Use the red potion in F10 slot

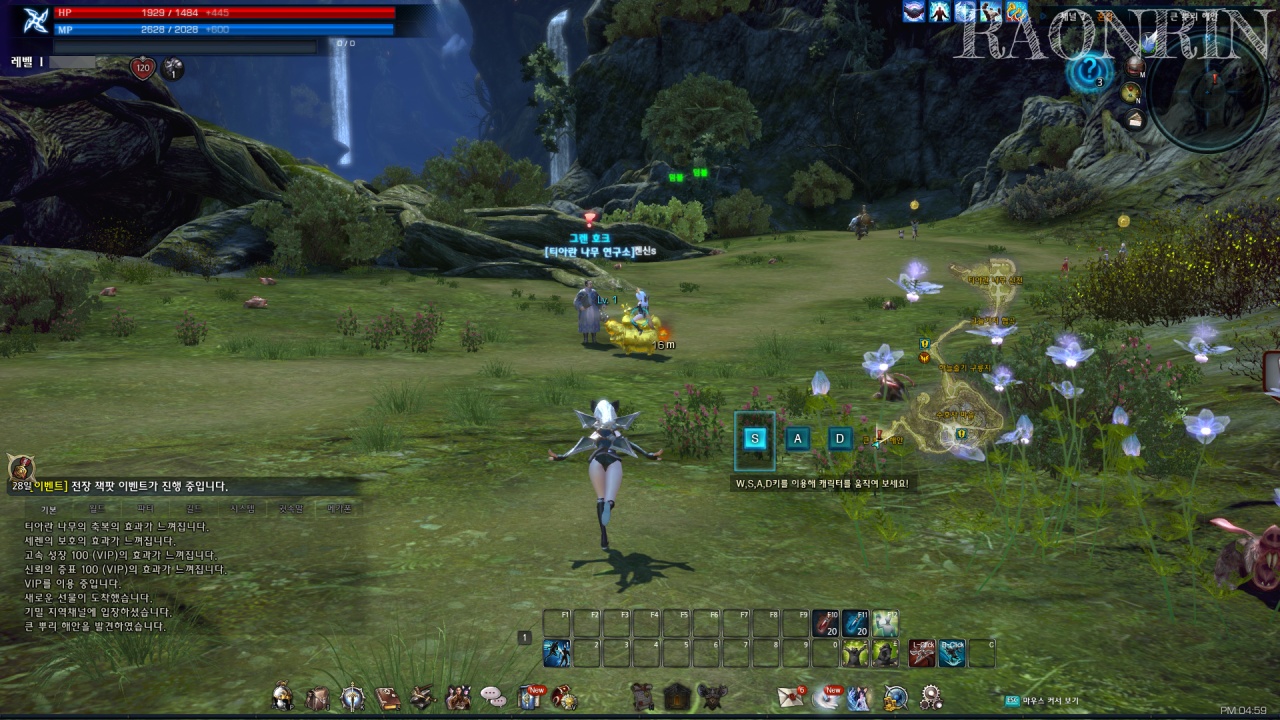click(x=826, y=624)
